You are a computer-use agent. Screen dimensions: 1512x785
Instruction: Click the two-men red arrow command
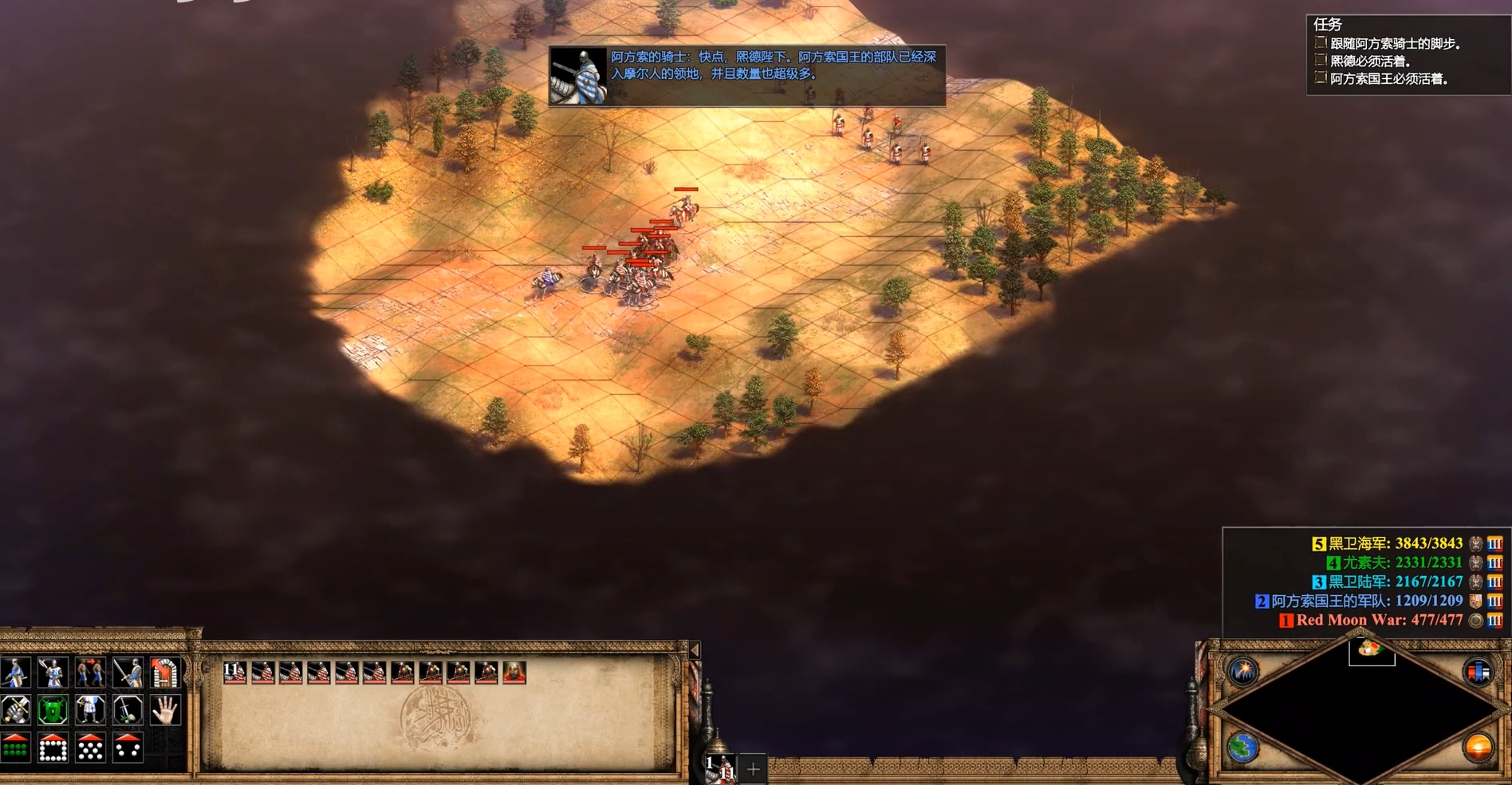tap(90, 673)
